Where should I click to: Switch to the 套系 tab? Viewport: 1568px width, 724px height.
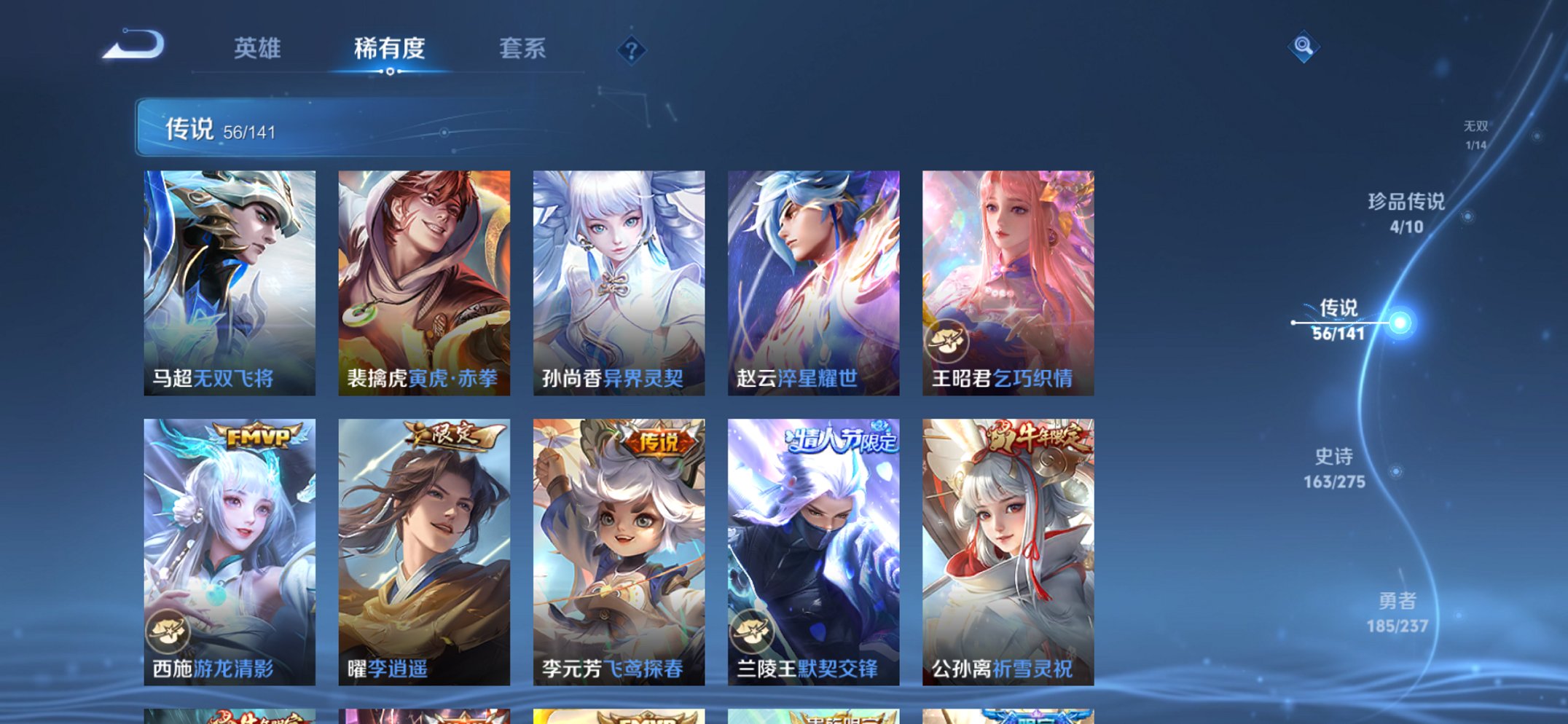point(522,49)
